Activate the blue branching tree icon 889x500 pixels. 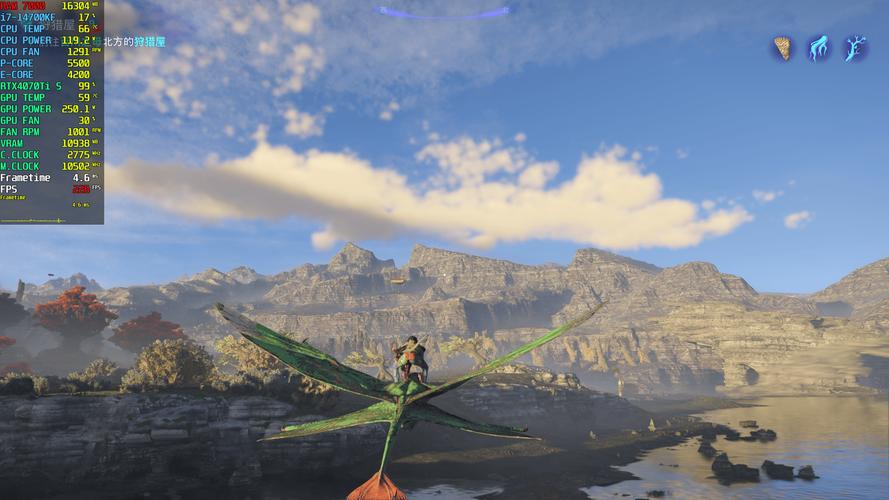(x=855, y=48)
